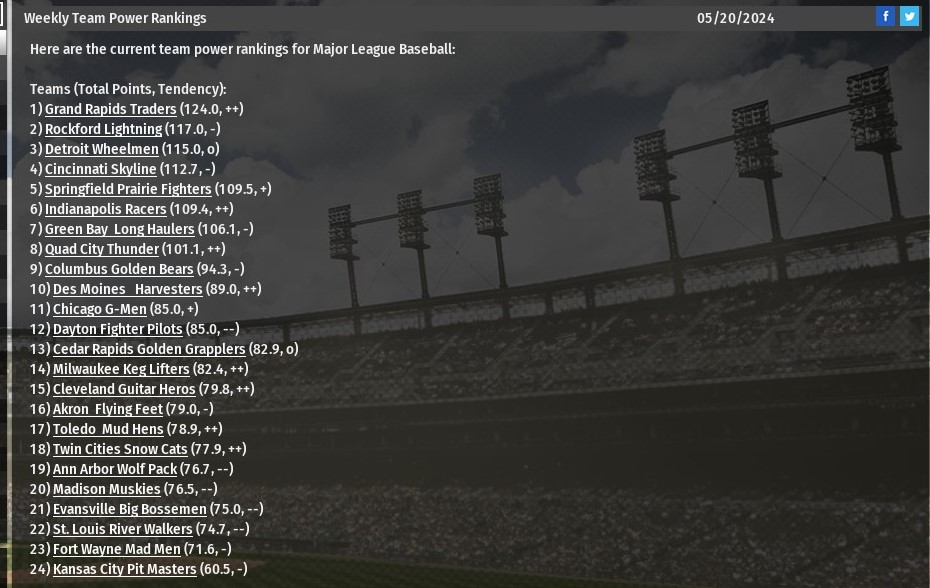Click the Indianapolis Racers link

(x=105, y=209)
